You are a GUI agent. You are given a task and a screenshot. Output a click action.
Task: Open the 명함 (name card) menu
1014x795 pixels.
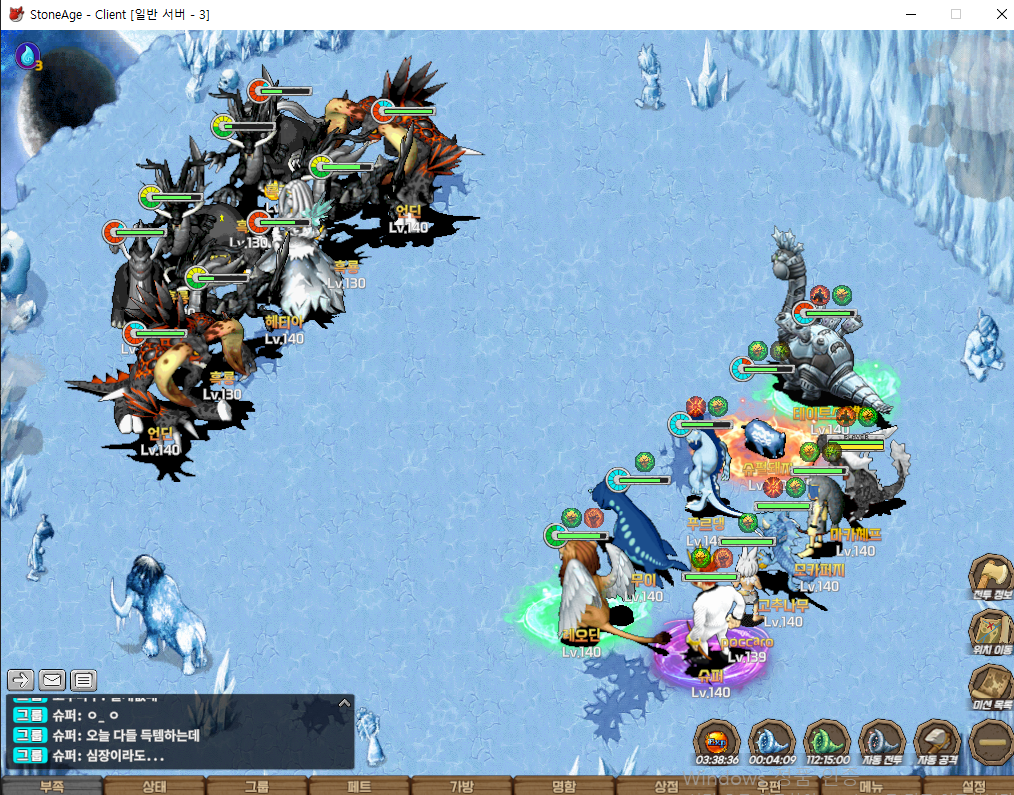point(564,786)
